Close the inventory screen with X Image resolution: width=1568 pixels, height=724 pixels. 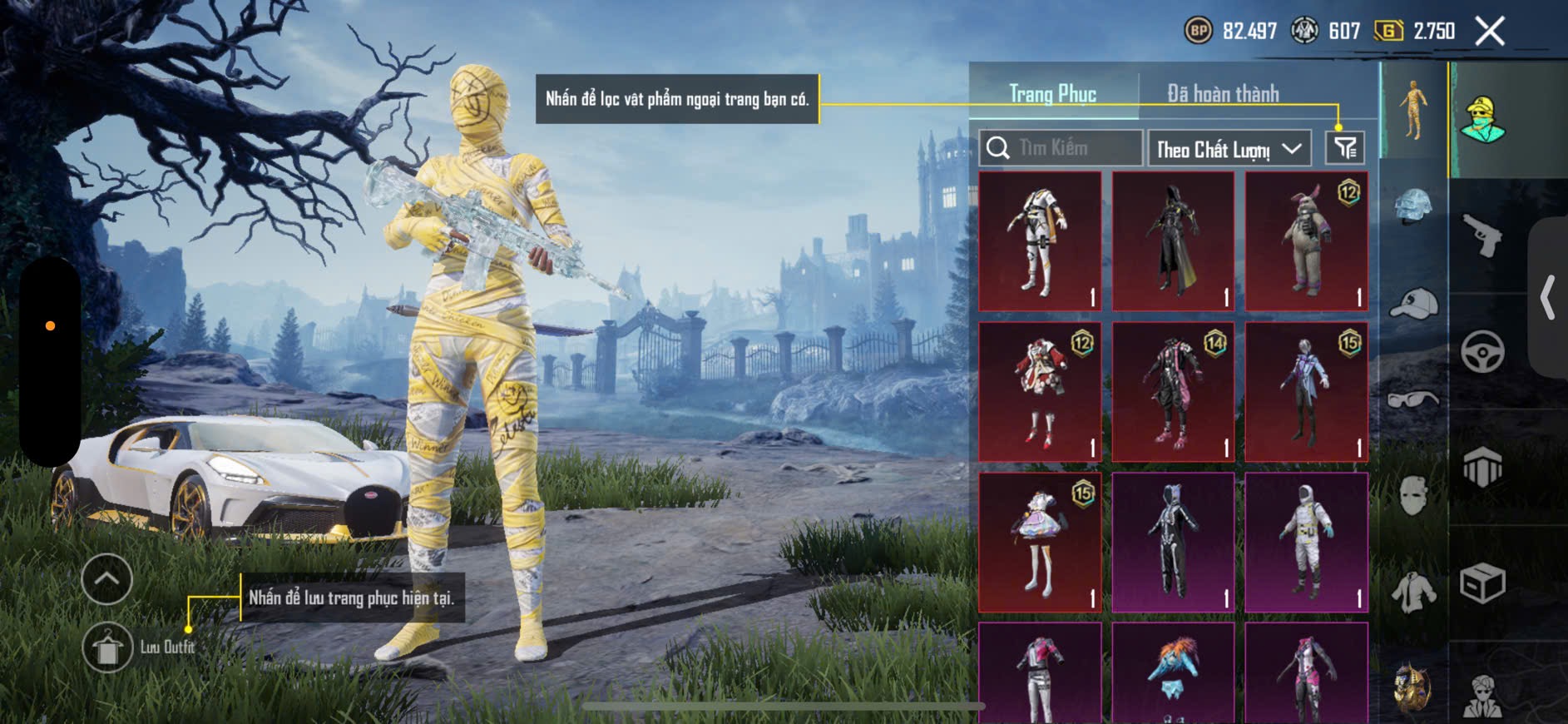[1489, 32]
